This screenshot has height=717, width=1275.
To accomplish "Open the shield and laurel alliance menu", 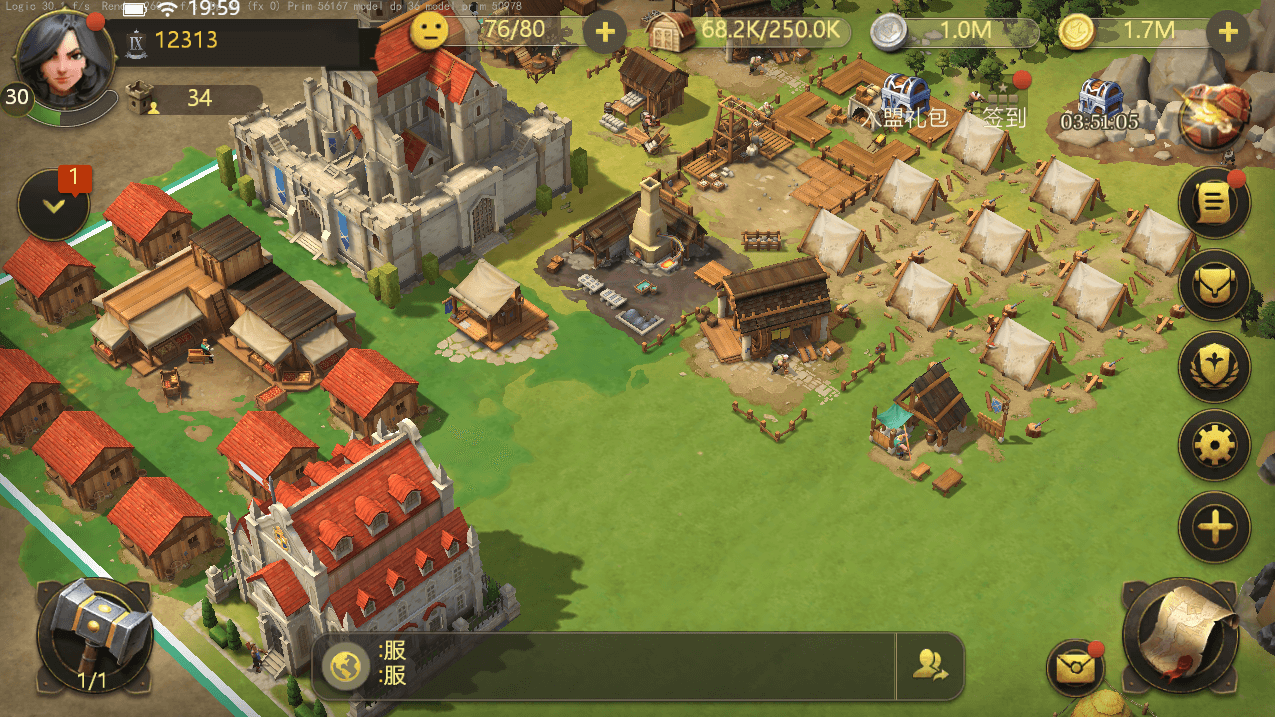I will (x=1214, y=365).
